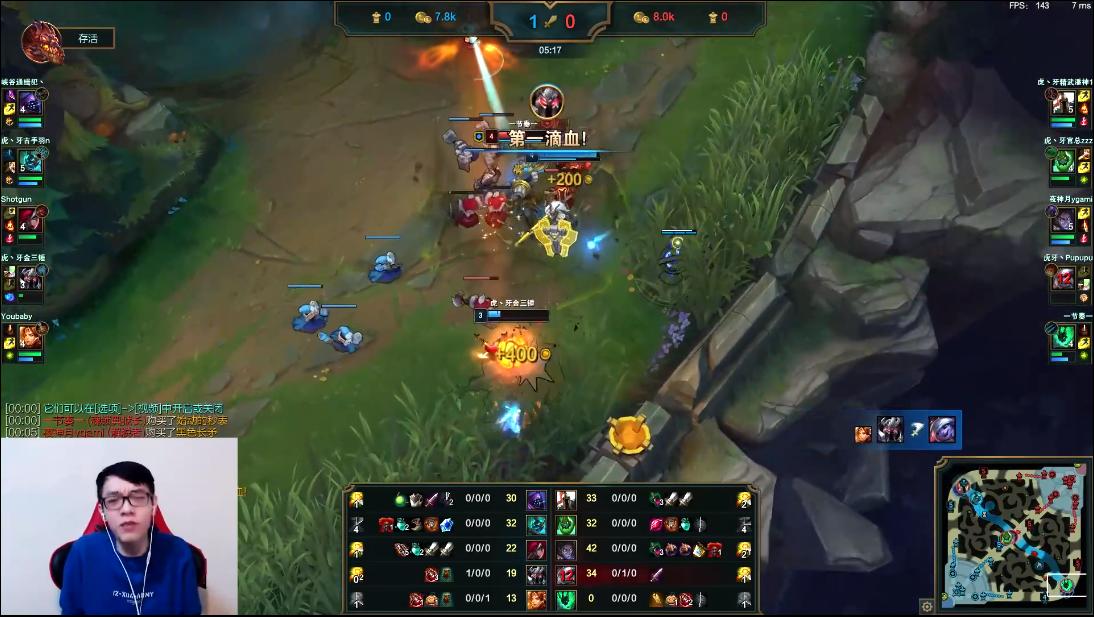The image size is (1094, 617).
Task: Select the orange-haired champion portrait in the scoreboard
Action: coord(536,599)
